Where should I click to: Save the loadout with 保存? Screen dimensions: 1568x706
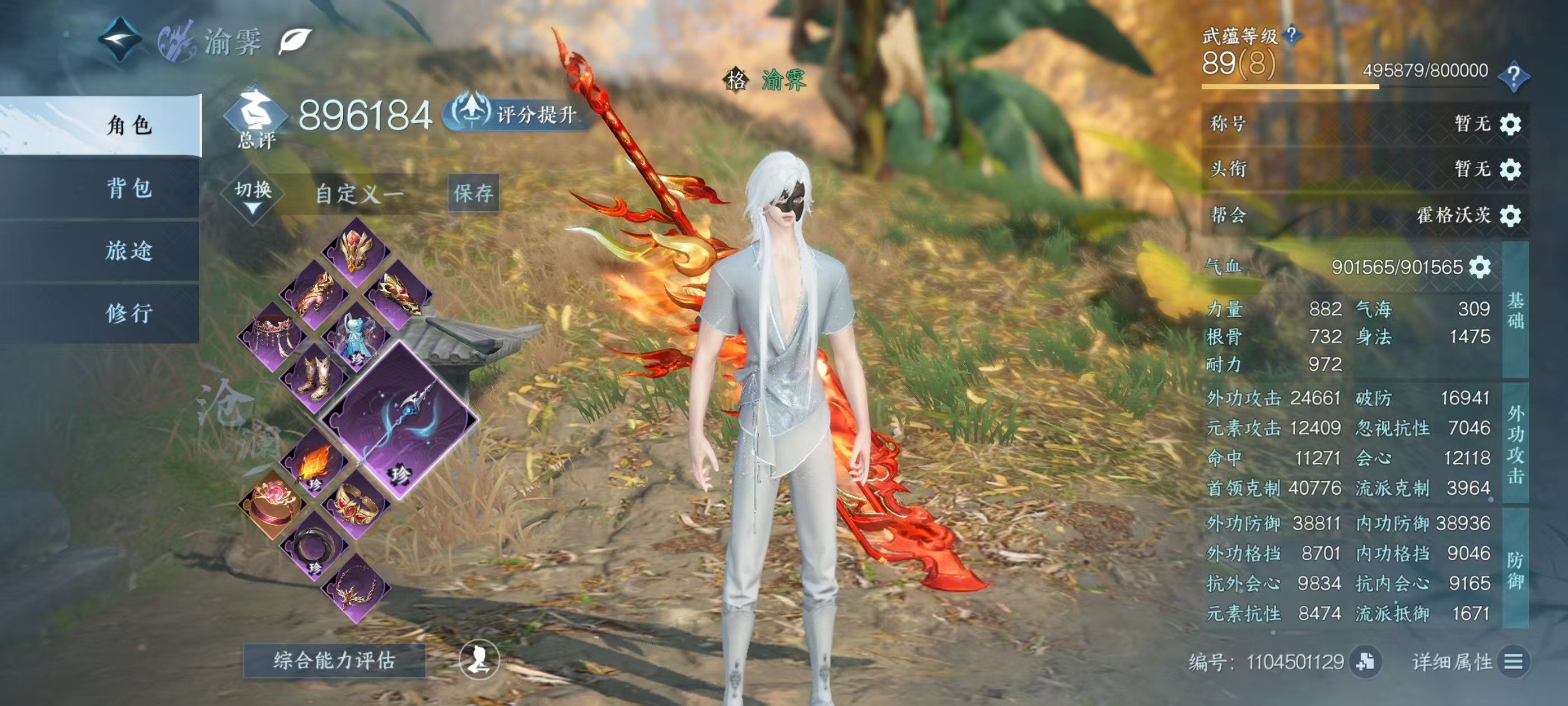pos(473,194)
